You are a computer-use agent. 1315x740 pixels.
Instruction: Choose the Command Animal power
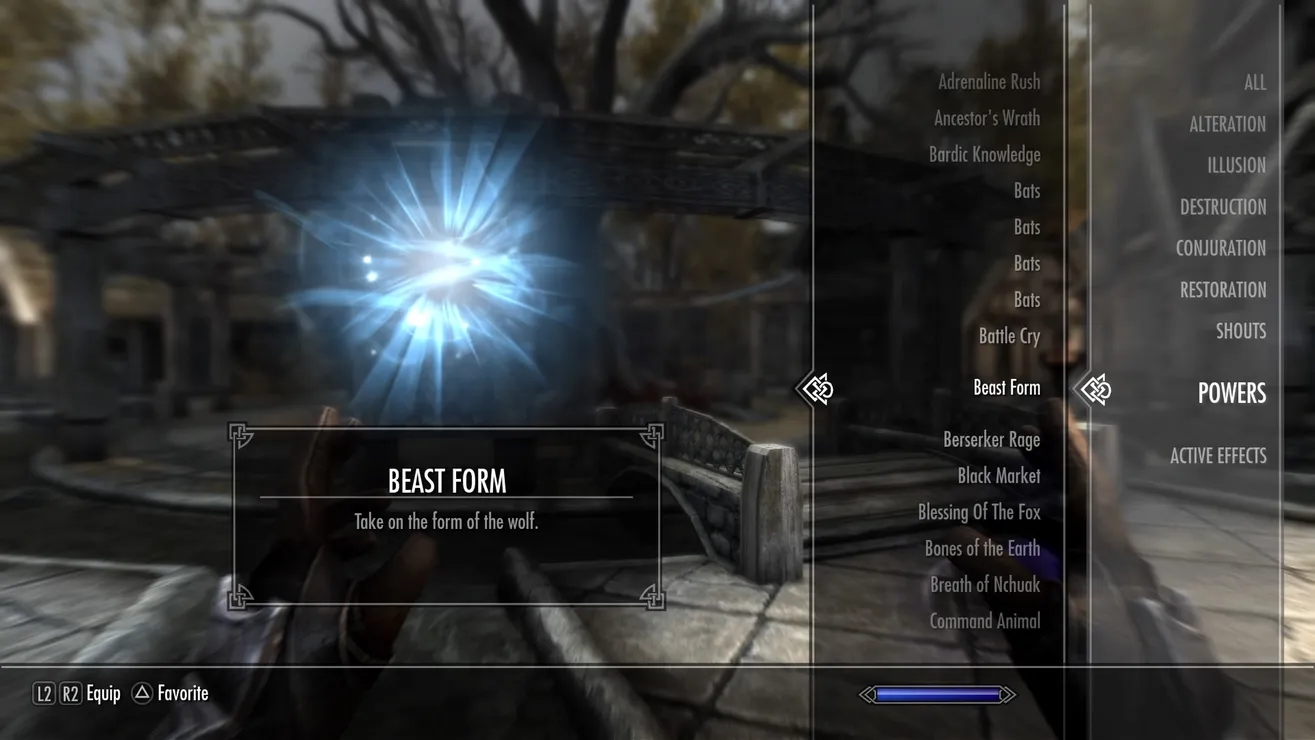click(984, 621)
